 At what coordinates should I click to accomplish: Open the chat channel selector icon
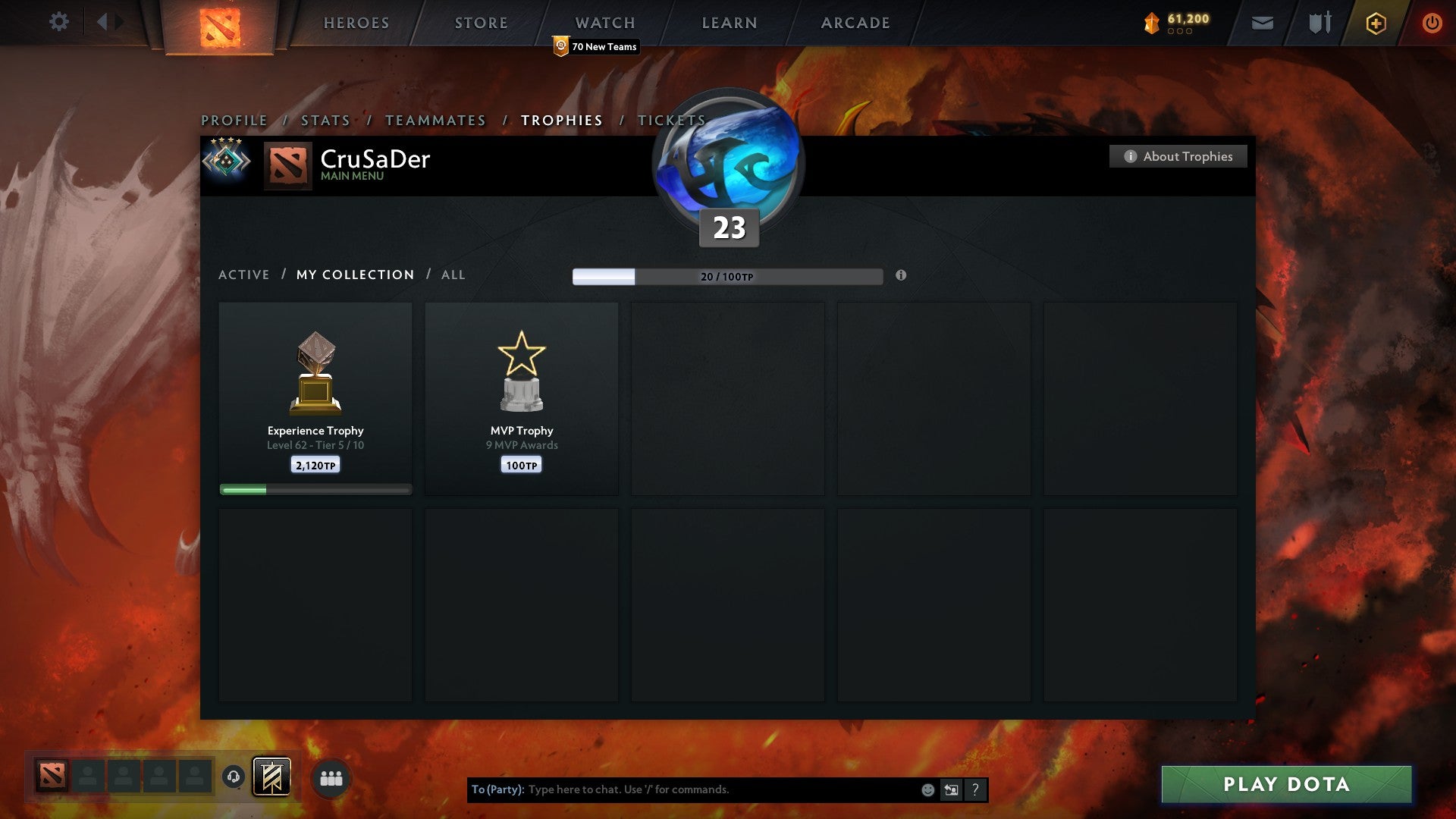click(951, 789)
